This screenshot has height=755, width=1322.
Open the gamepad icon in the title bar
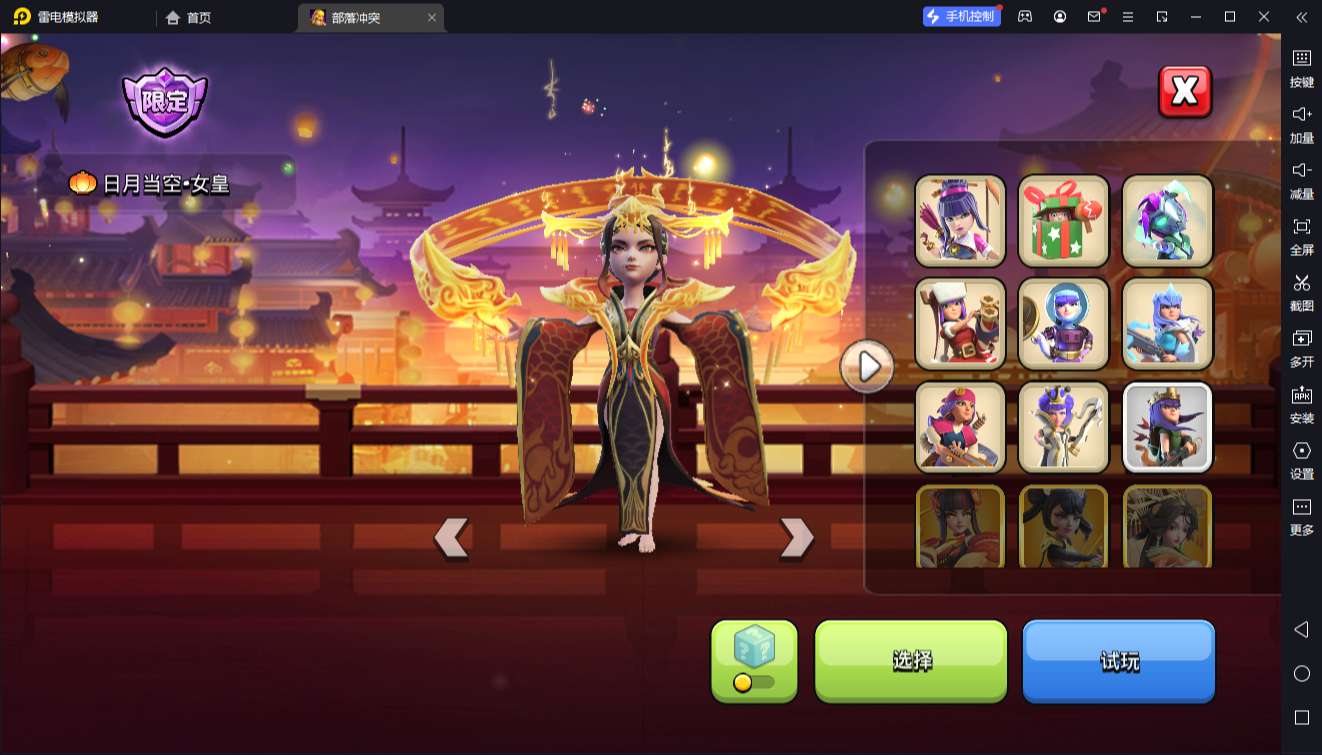(x=1023, y=16)
